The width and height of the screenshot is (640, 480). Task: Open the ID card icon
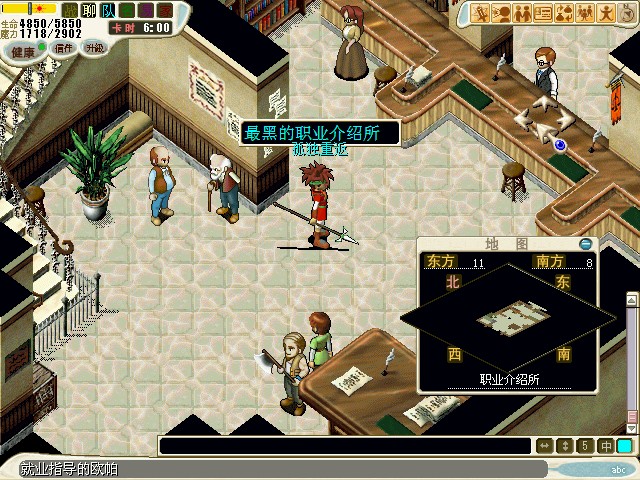(543, 13)
